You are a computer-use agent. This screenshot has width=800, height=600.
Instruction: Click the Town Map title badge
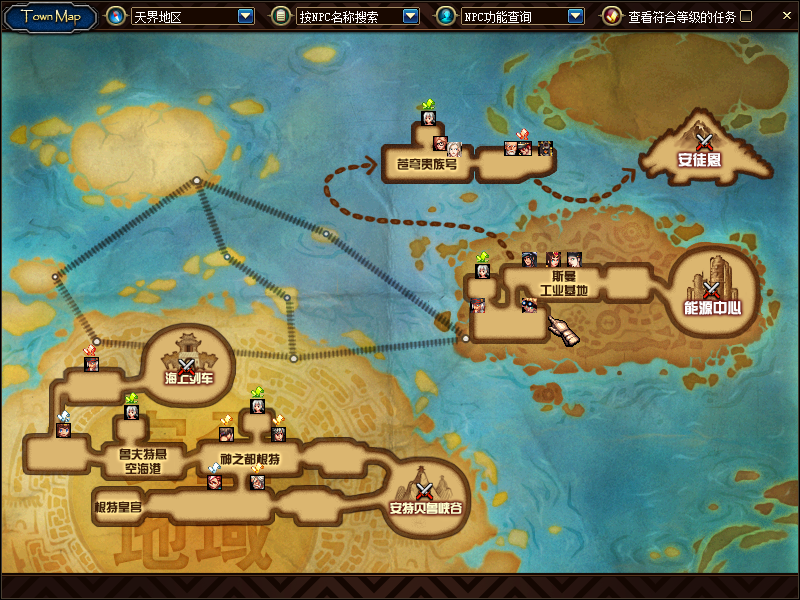tap(50, 17)
